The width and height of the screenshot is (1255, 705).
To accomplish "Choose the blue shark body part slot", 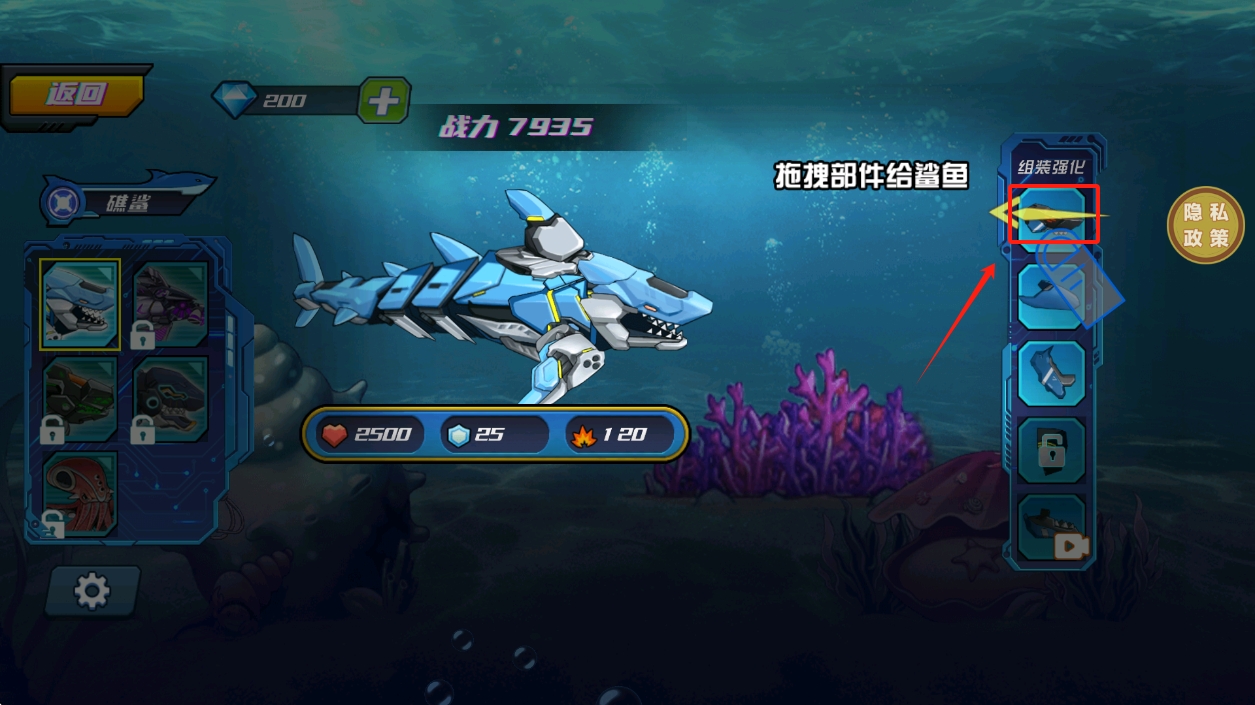I will (1052, 297).
